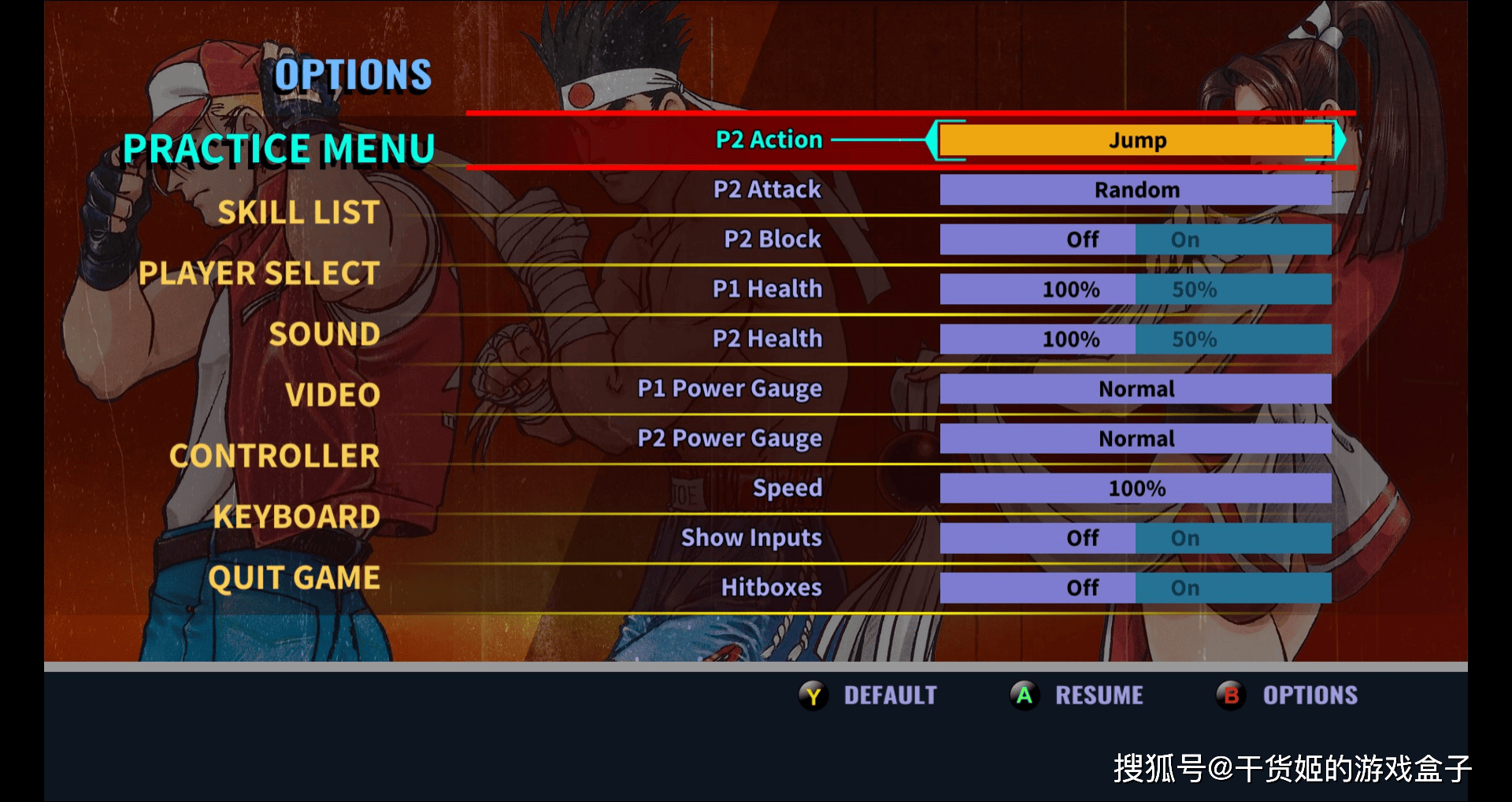
Task: Click the P2 Action Jump selector
Action: pyautogui.click(x=1136, y=141)
